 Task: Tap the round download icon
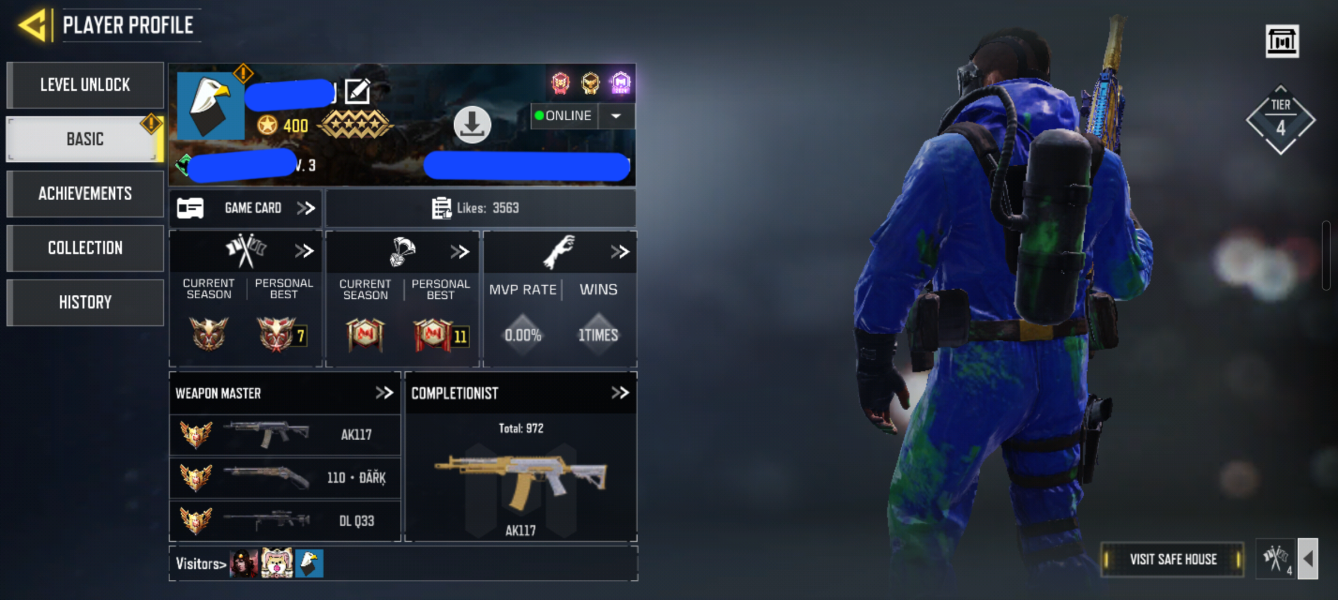click(x=472, y=125)
